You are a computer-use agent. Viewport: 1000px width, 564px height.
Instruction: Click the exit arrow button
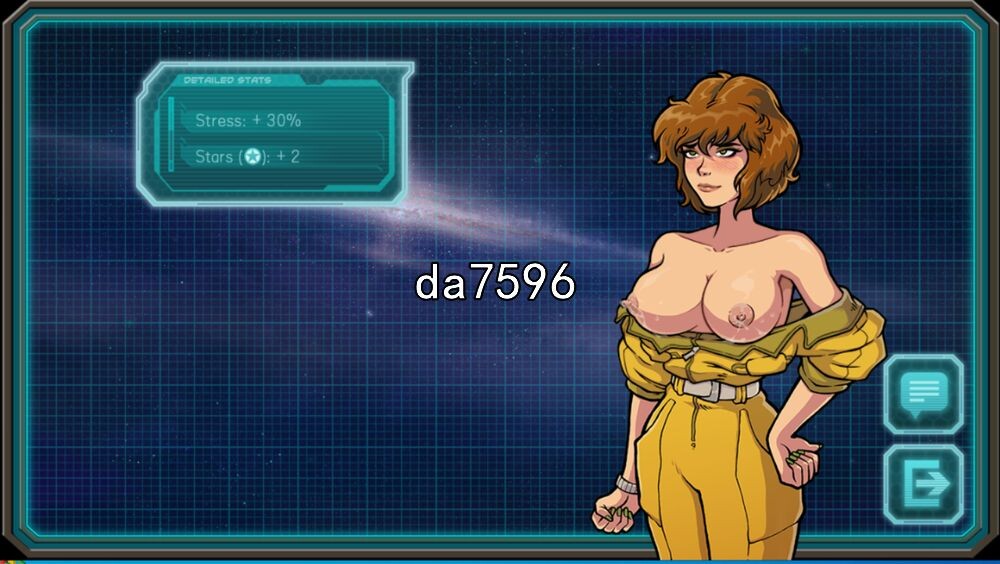(x=924, y=484)
